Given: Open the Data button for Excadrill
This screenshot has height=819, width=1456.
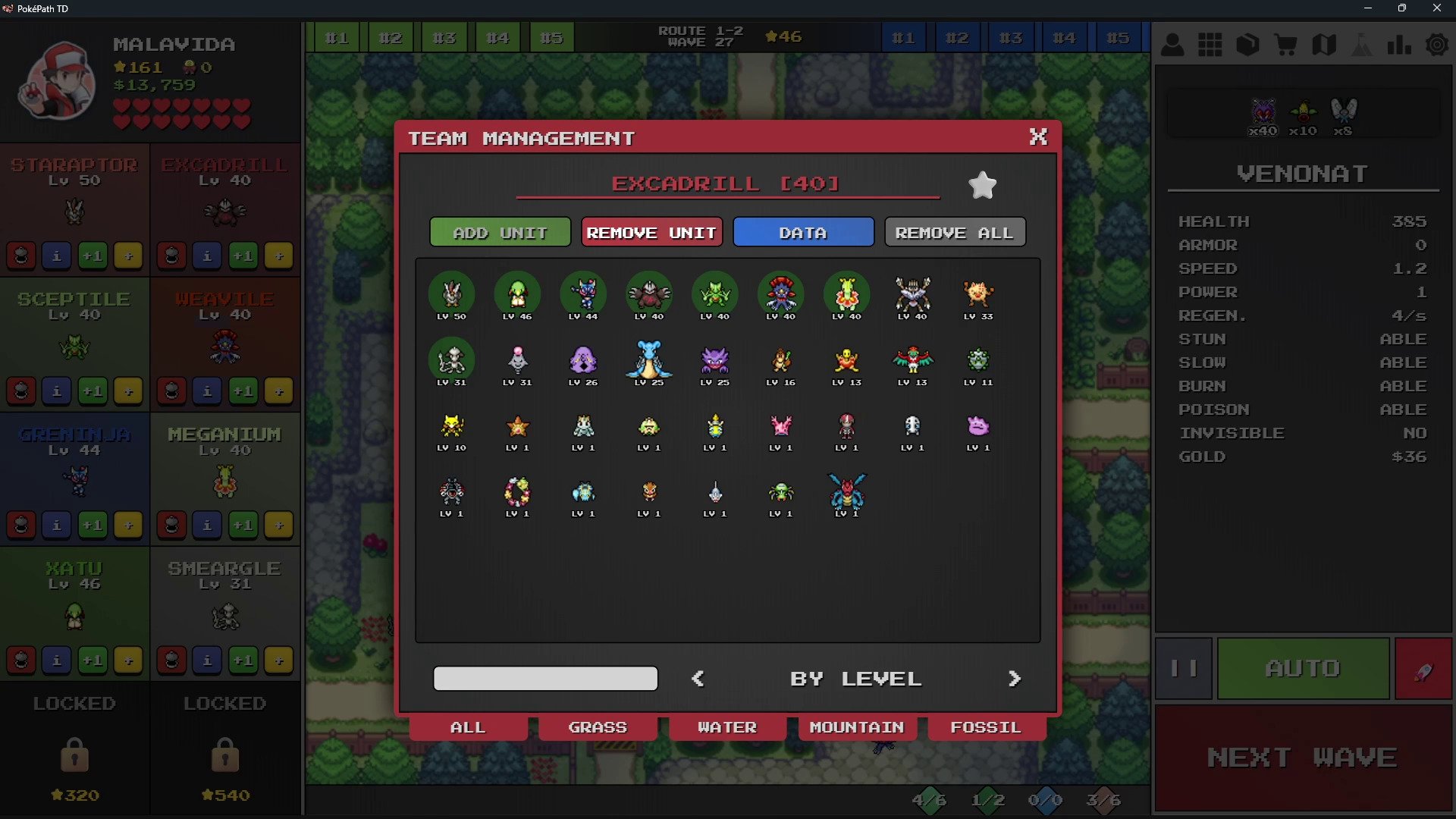Looking at the screenshot, I should point(803,233).
